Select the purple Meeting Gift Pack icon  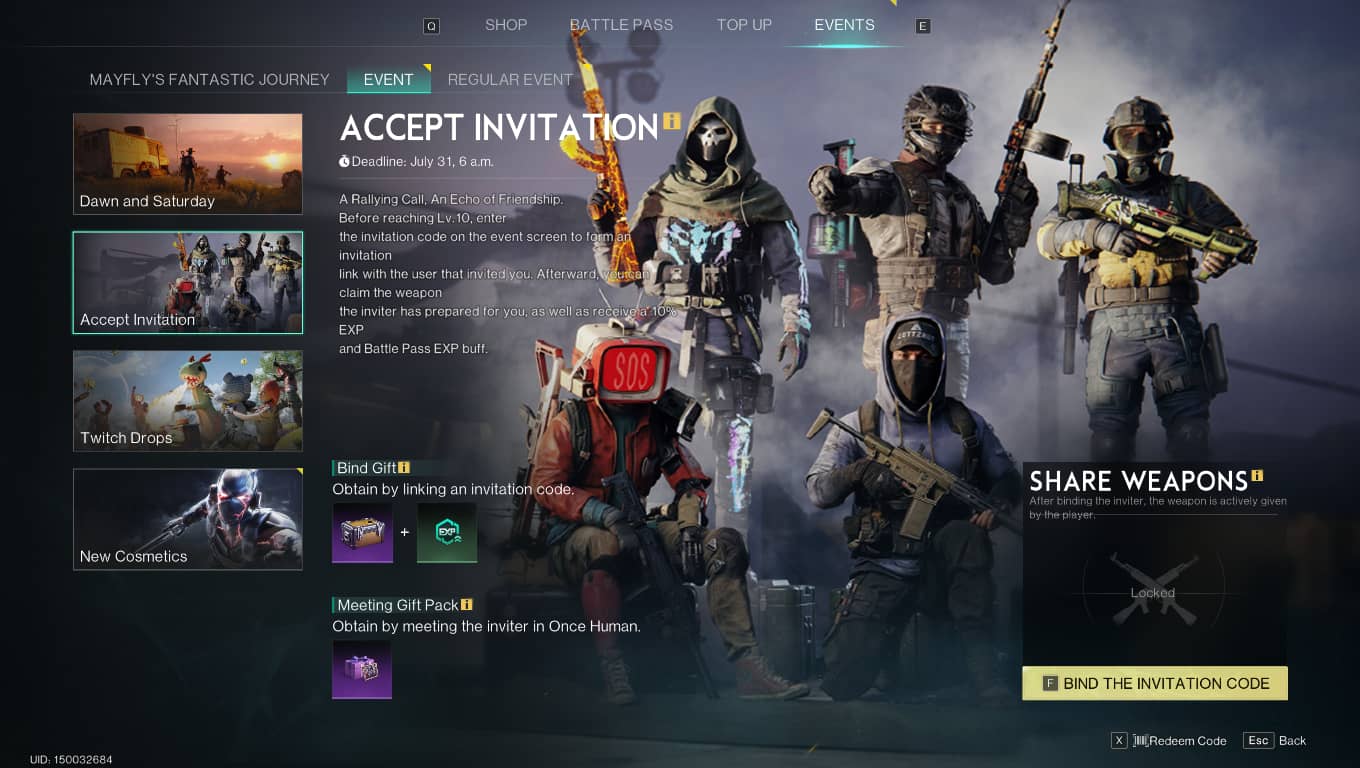click(x=362, y=669)
